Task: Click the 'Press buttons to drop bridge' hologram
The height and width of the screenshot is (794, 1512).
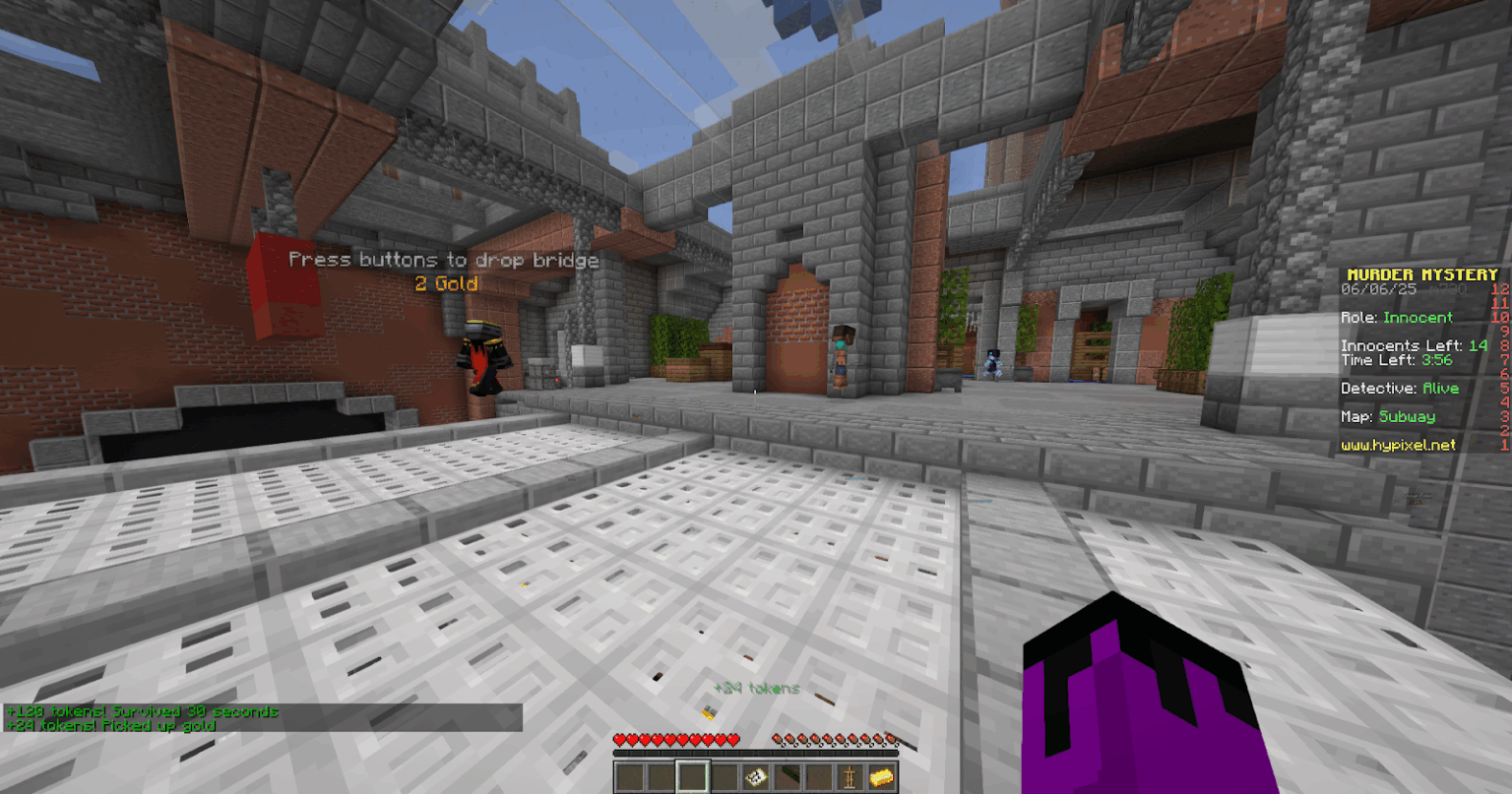Action: pyautogui.click(x=445, y=260)
